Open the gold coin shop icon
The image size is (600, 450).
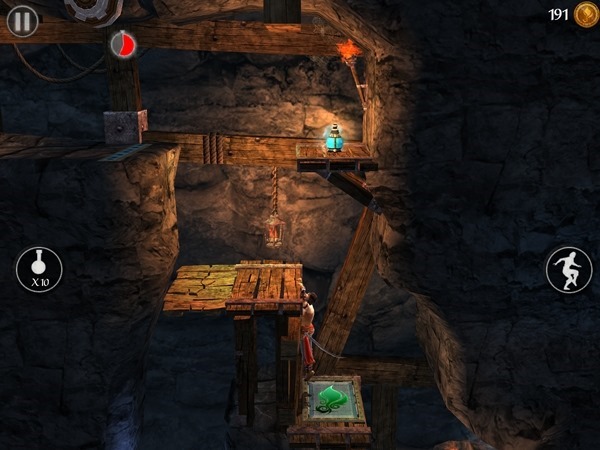585,15
